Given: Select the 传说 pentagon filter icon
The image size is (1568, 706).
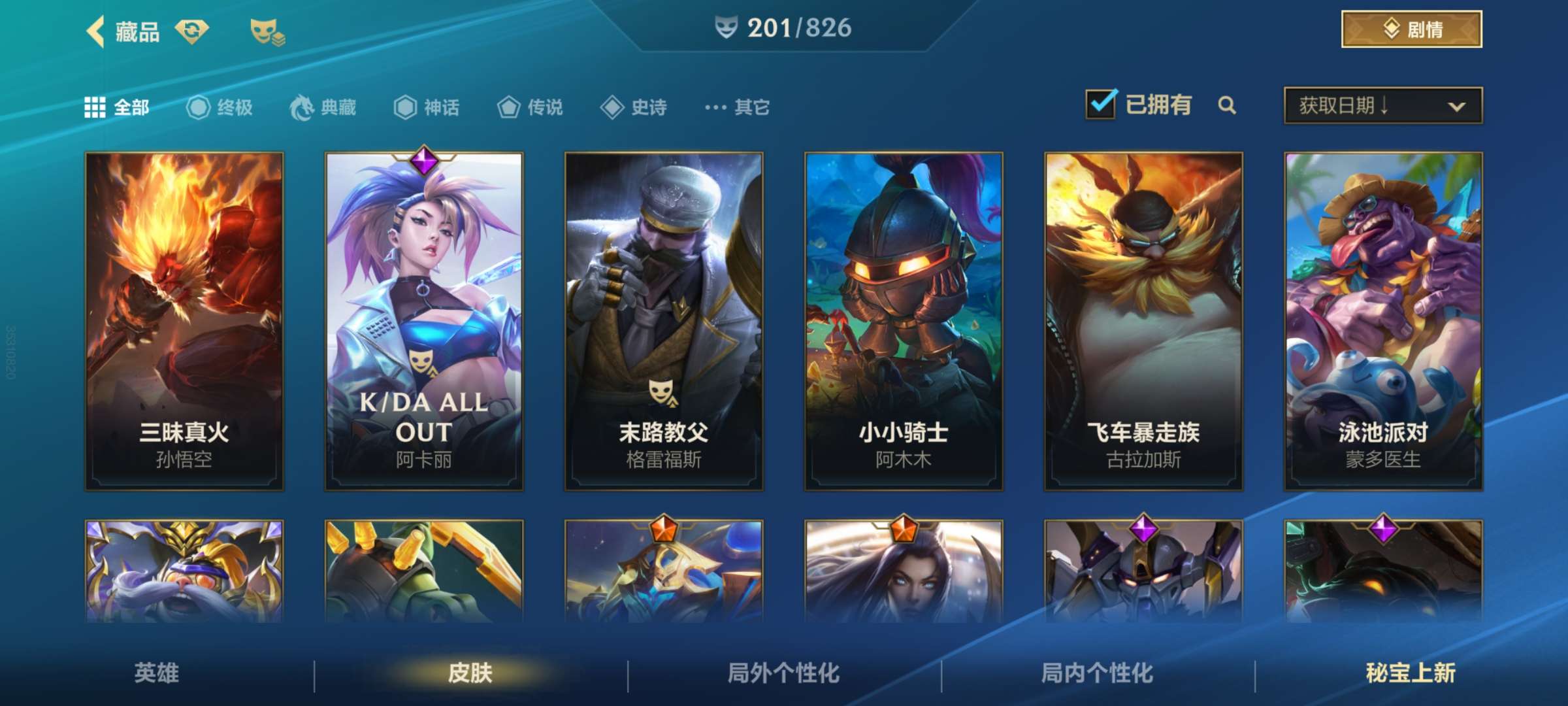Looking at the screenshot, I should coord(508,107).
